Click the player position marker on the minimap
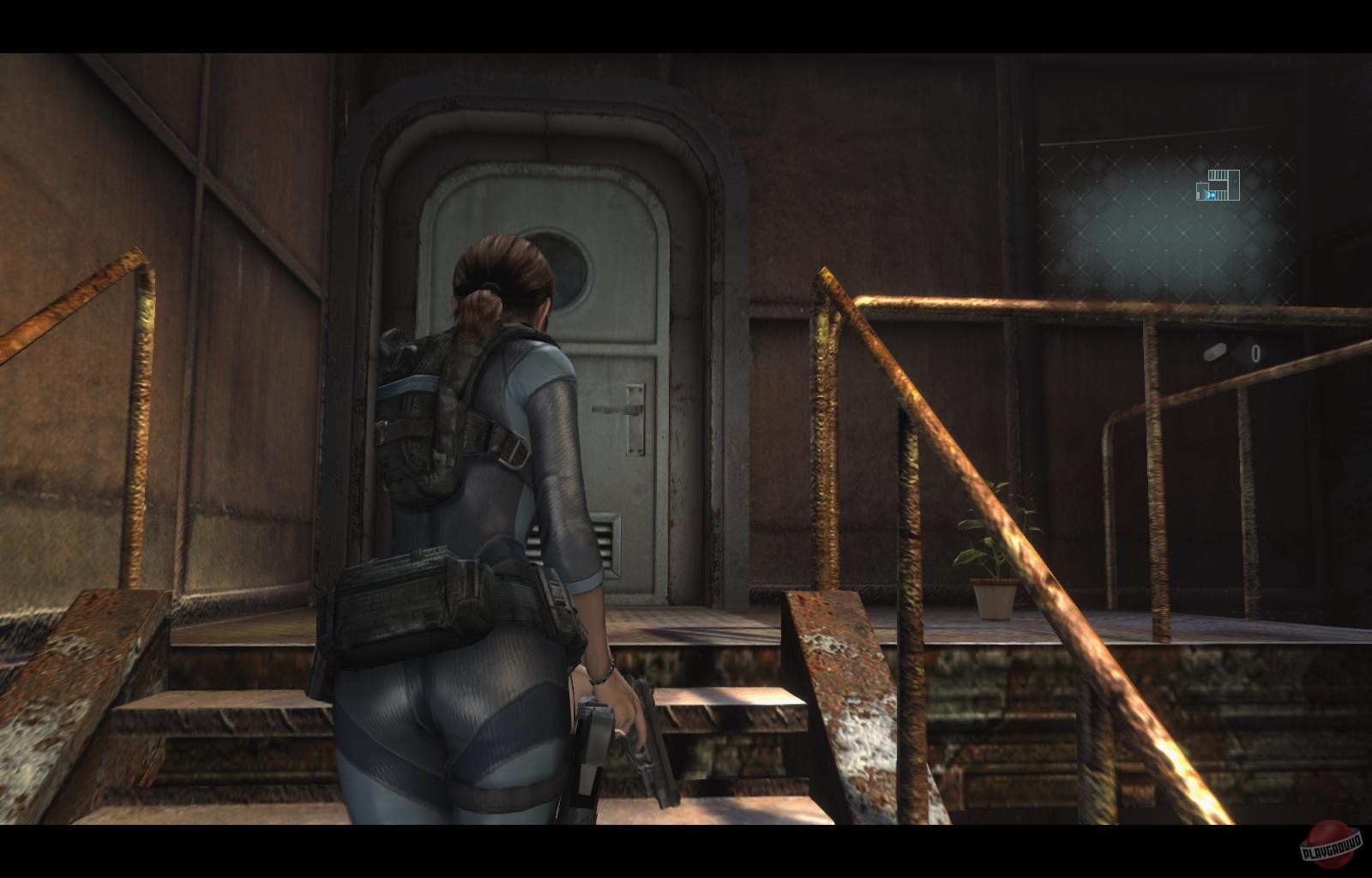 coord(1213,195)
